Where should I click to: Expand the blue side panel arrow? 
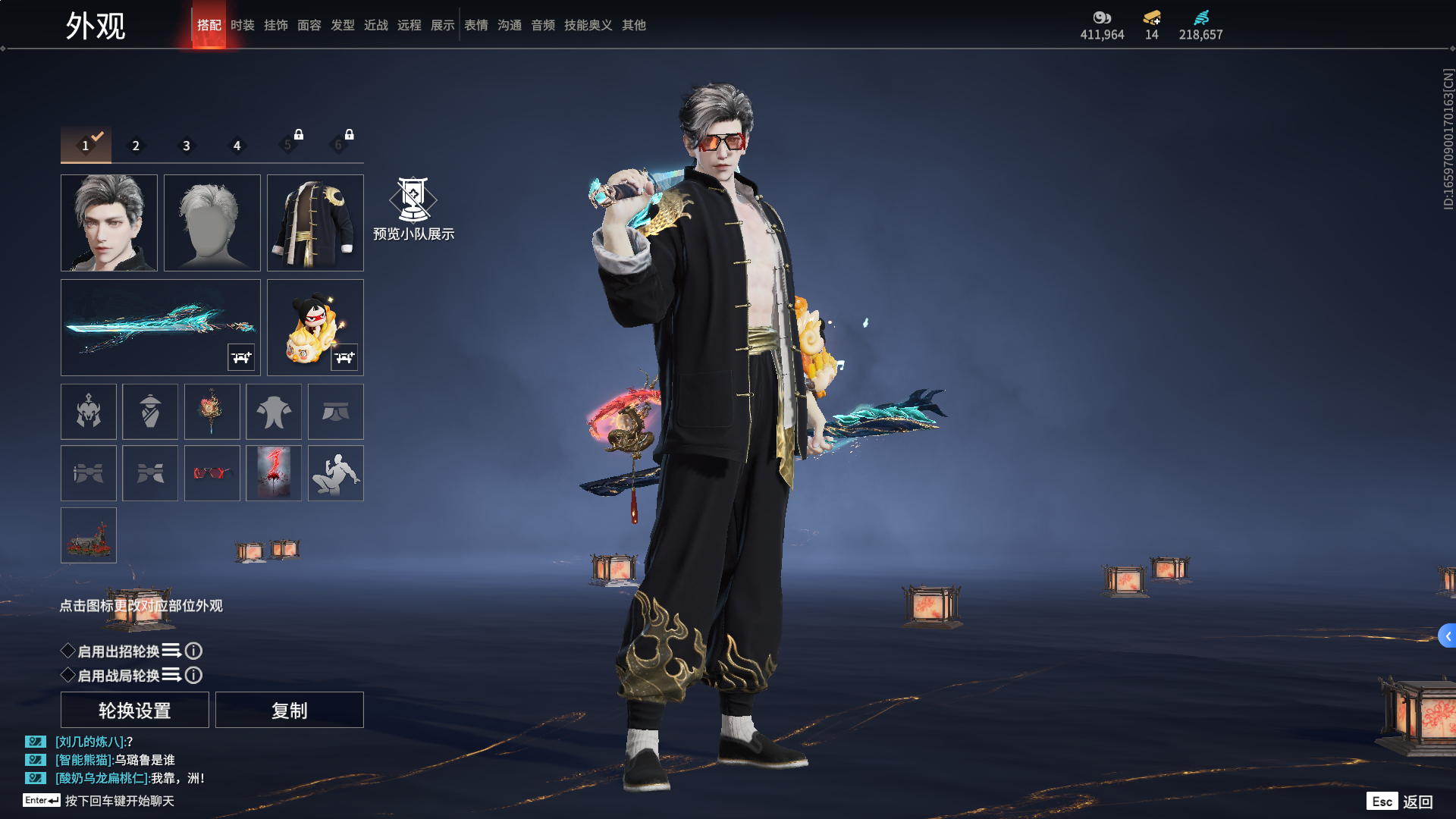pyautogui.click(x=1447, y=636)
